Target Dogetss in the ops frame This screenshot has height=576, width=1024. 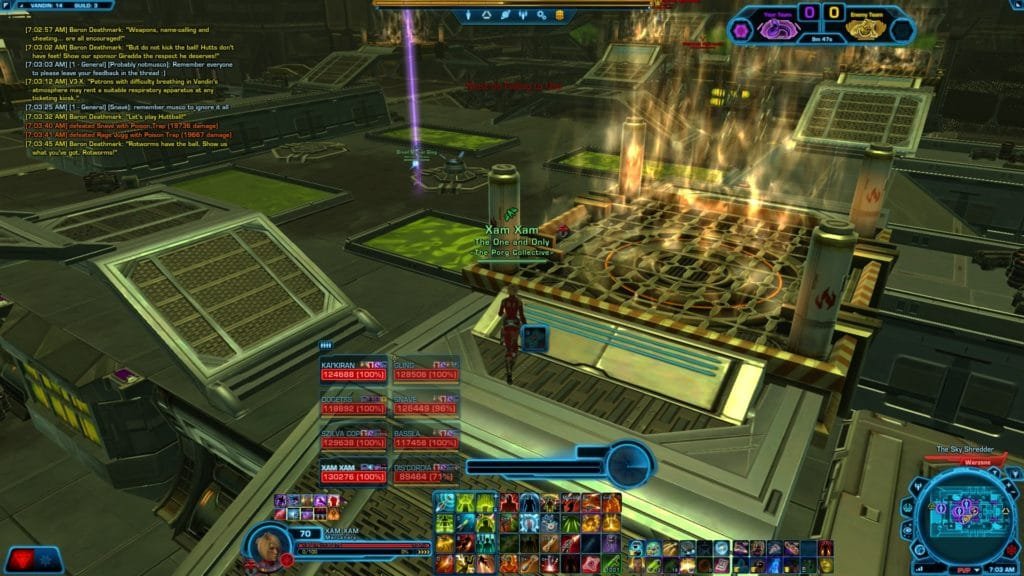353,402
